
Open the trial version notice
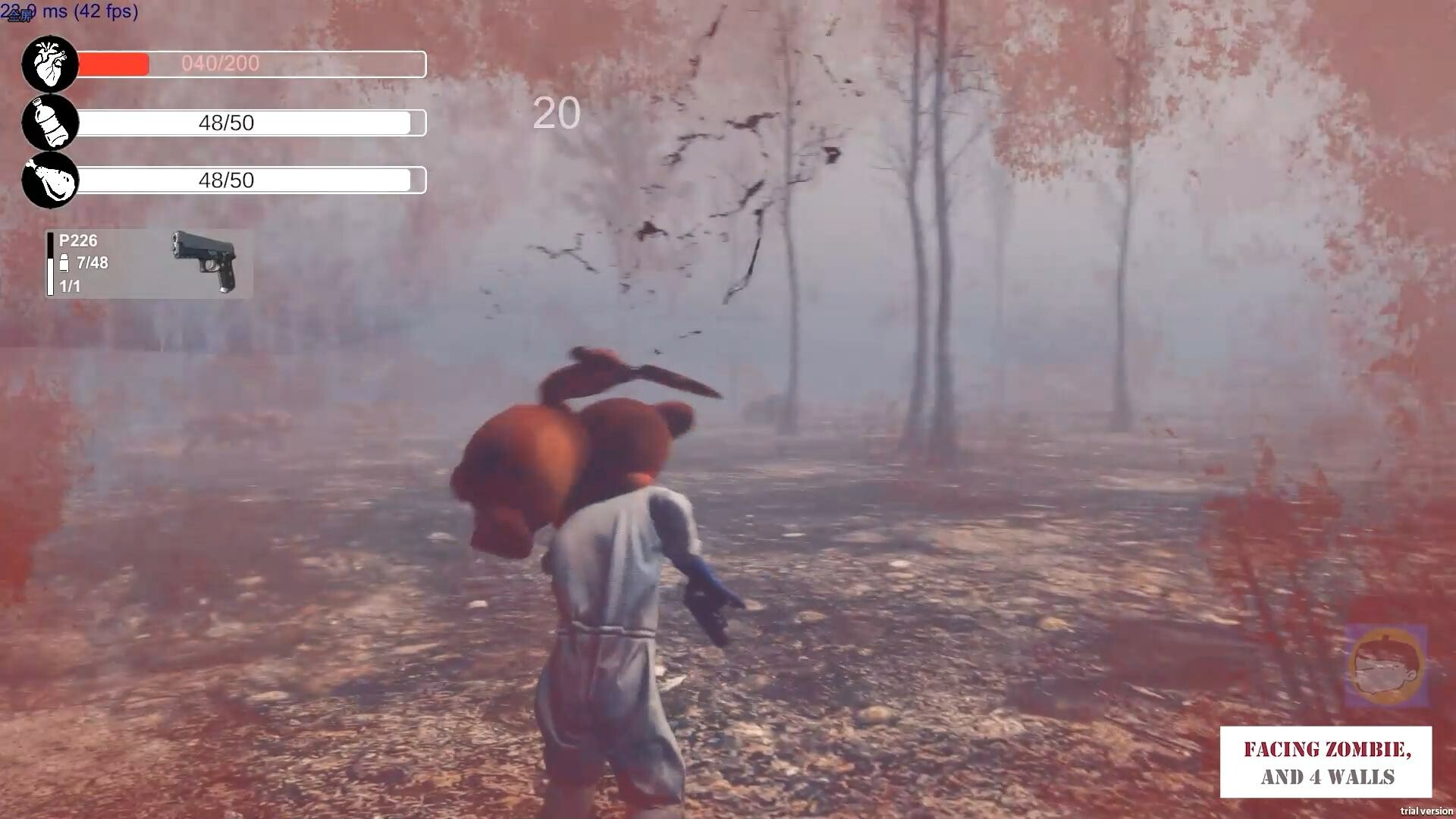click(1424, 809)
